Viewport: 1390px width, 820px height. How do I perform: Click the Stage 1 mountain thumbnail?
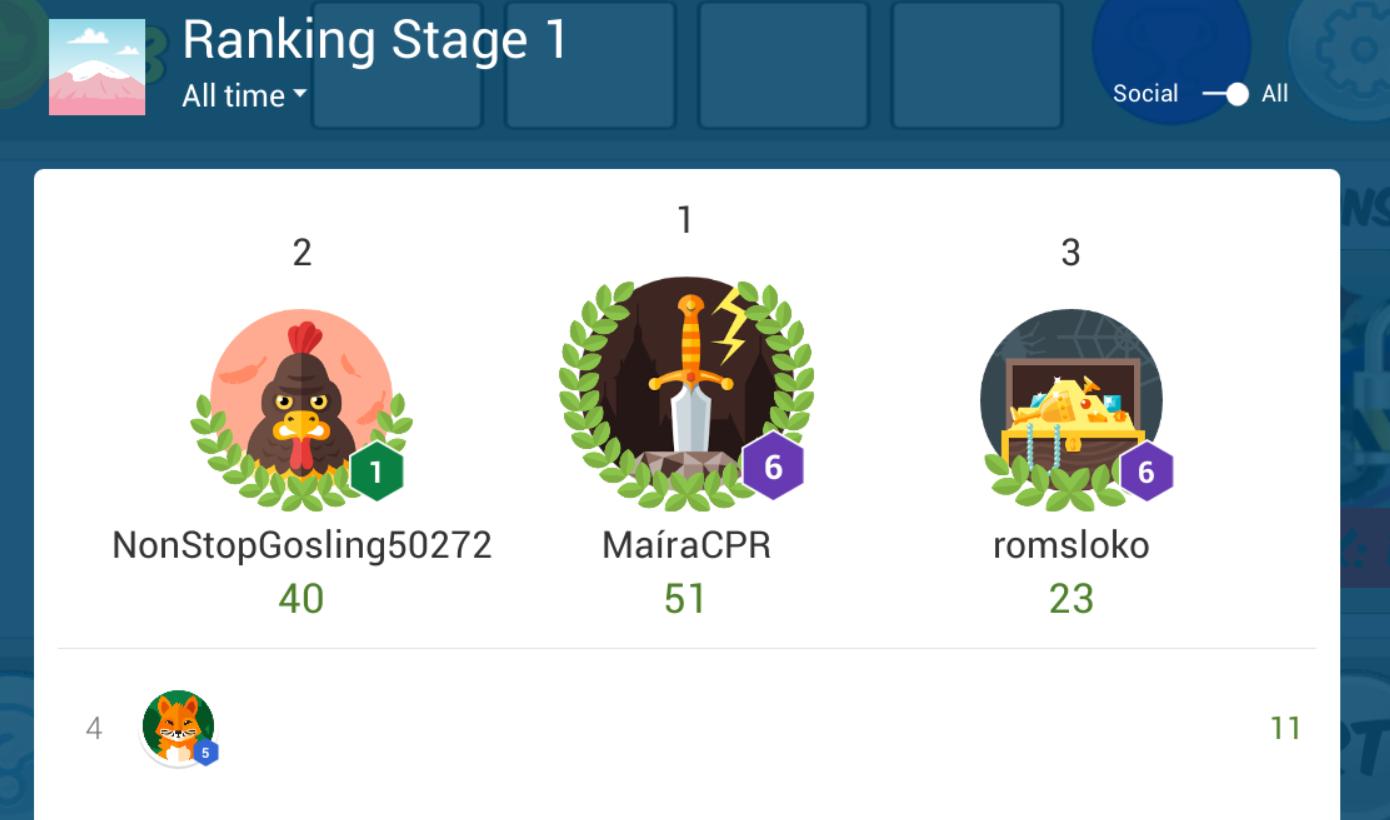click(96, 66)
